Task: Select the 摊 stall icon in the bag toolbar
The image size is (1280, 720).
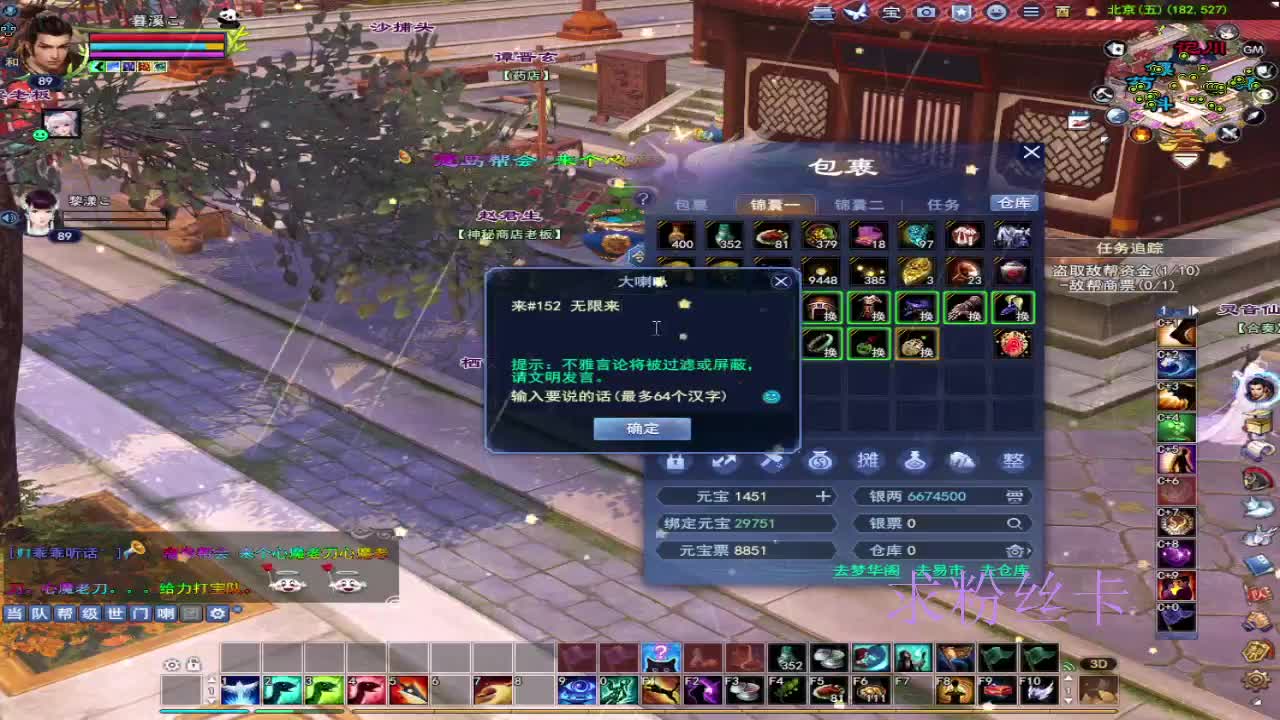Action: point(867,461)
